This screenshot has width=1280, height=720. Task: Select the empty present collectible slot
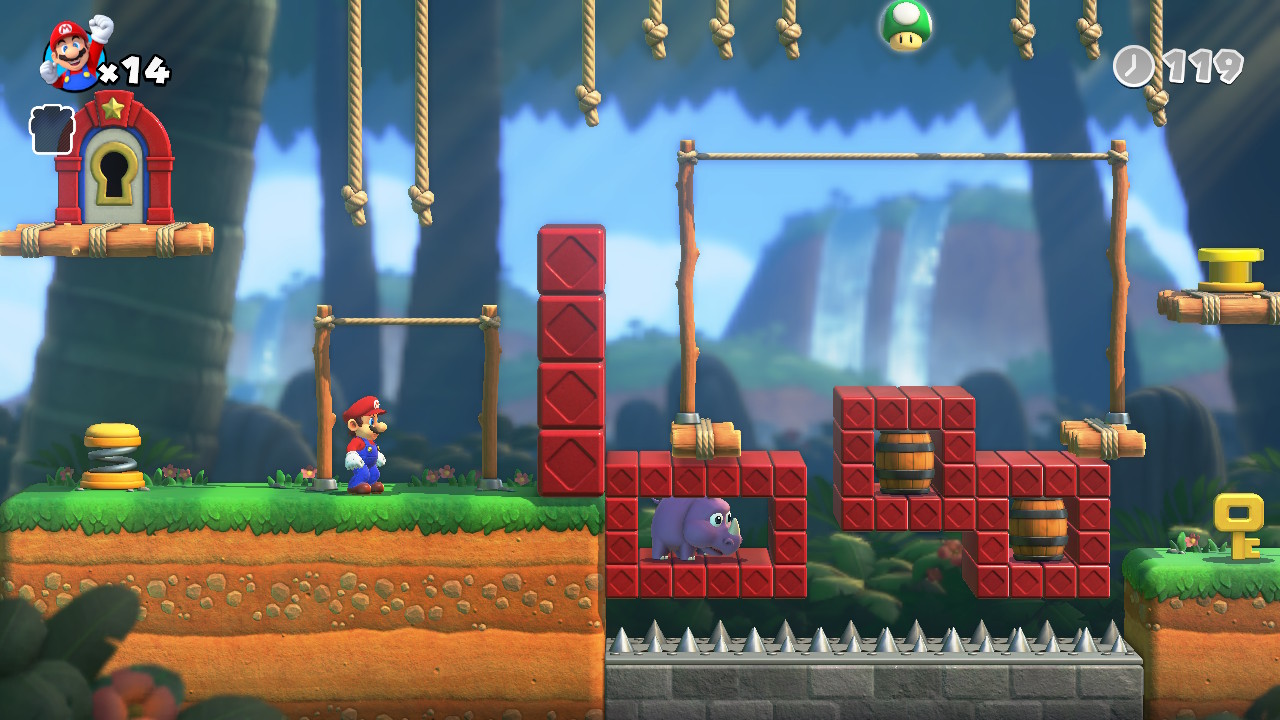point(51,131)
